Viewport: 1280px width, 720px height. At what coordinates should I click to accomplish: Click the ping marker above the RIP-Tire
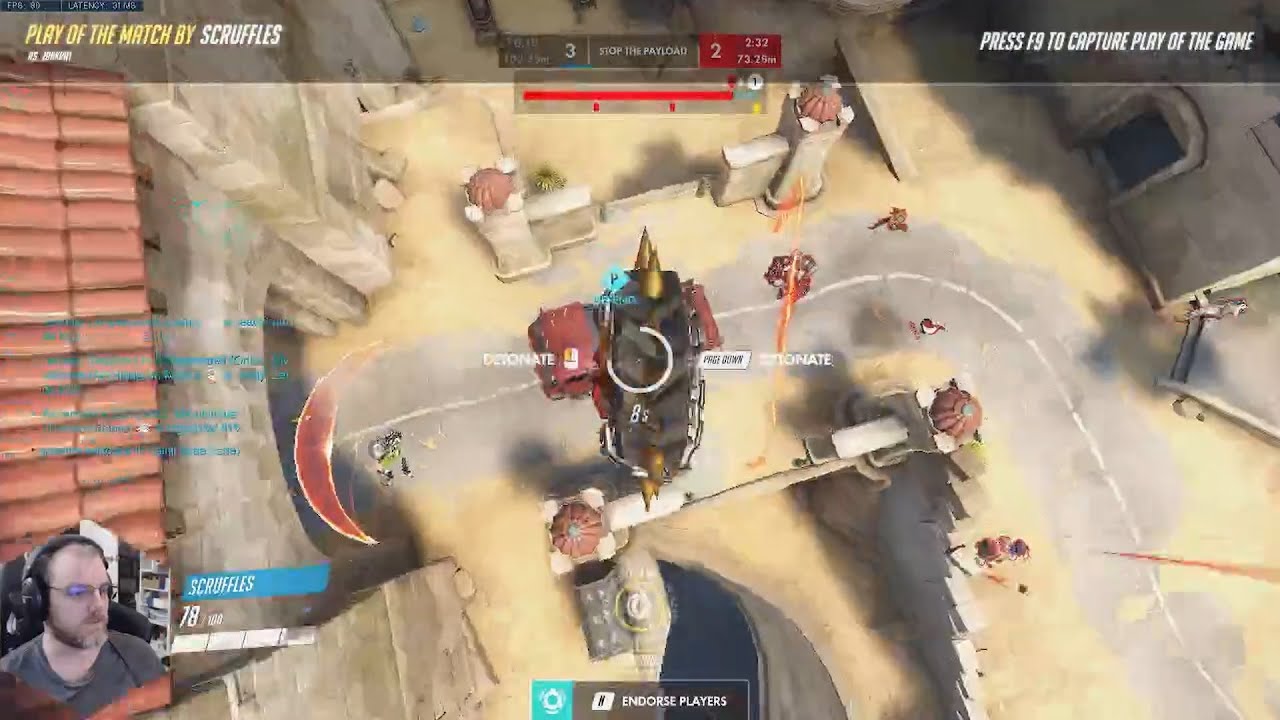click(614, 280)
